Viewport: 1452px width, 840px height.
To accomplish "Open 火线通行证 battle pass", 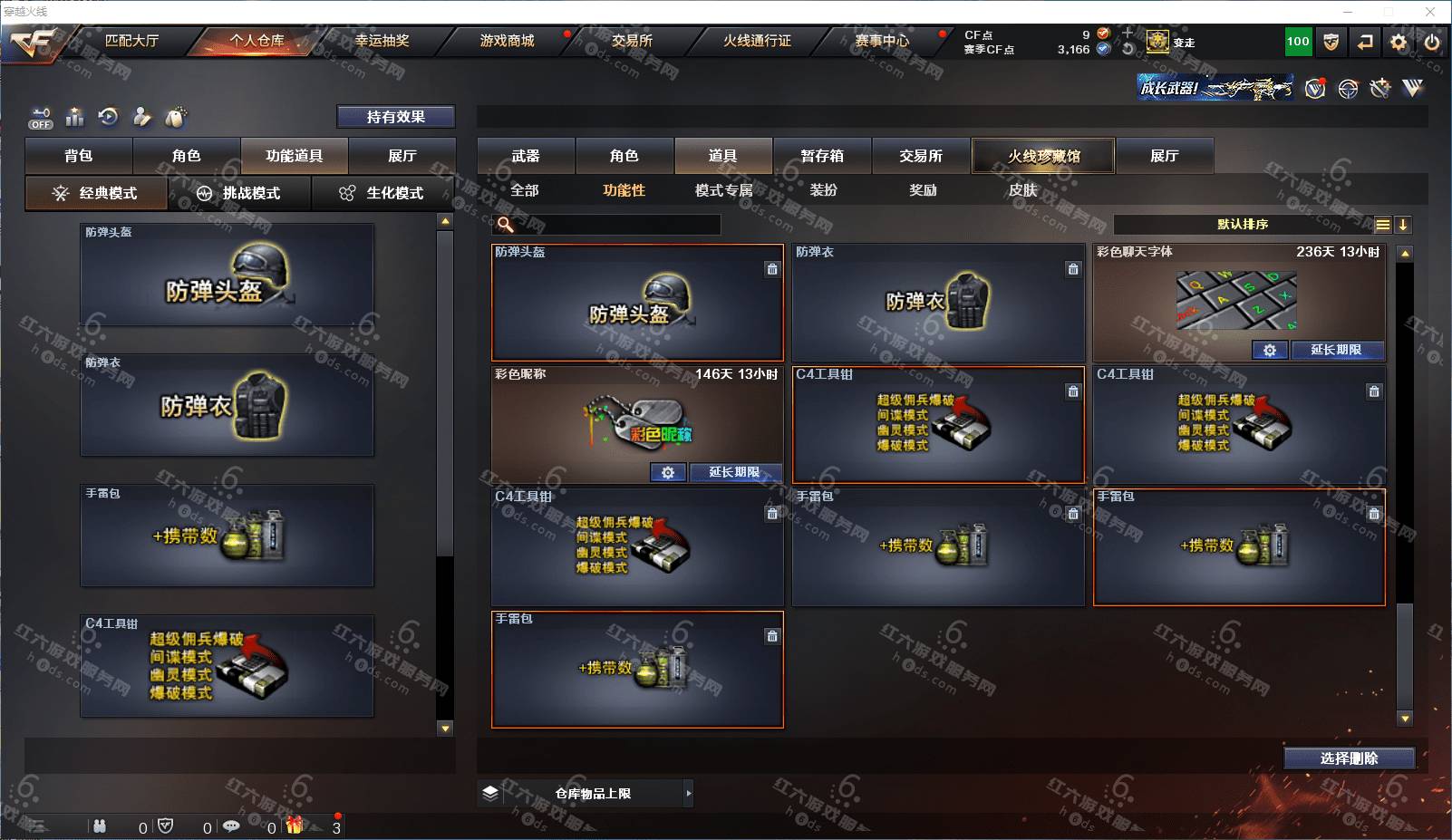I will click(757, 41).
